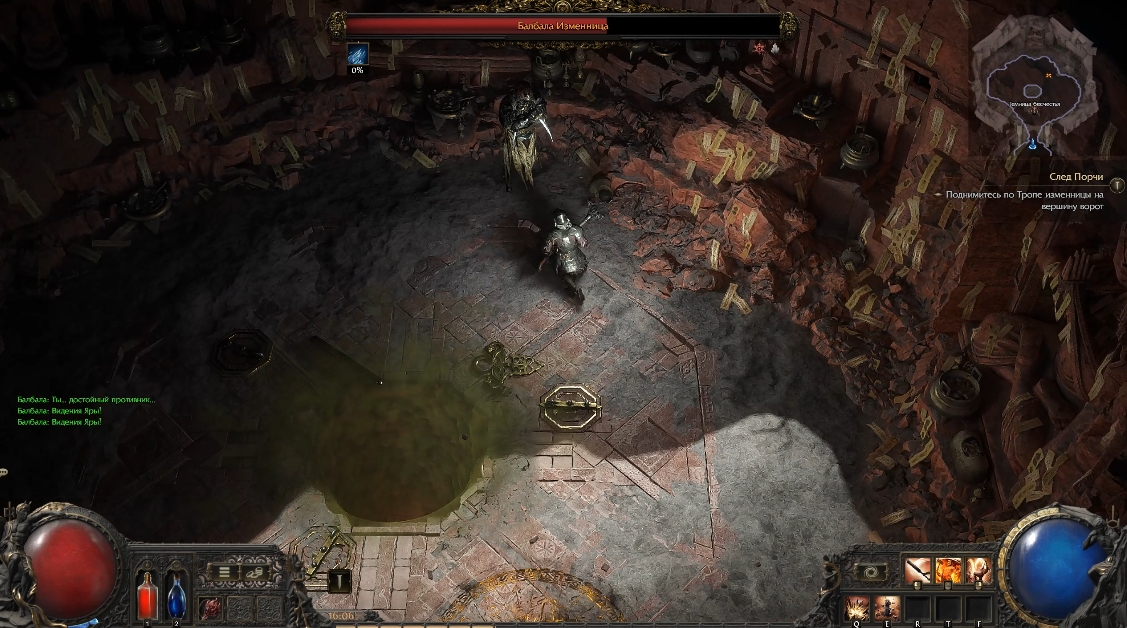The image size is (1127, 628).
Task: Select the red charm slot
Action: (x=212, y=607)
